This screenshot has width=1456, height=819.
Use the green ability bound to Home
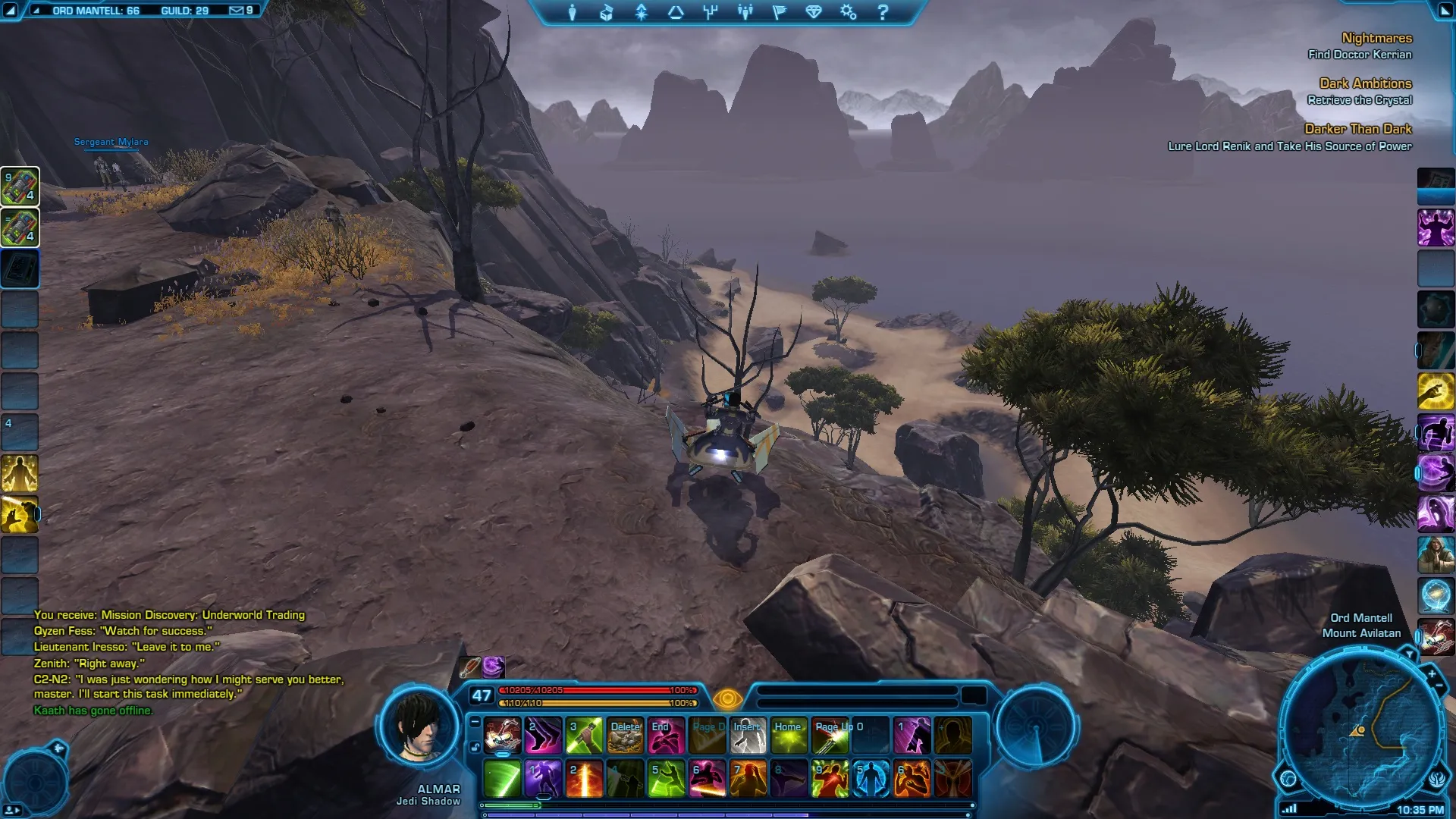click(789, 736)
